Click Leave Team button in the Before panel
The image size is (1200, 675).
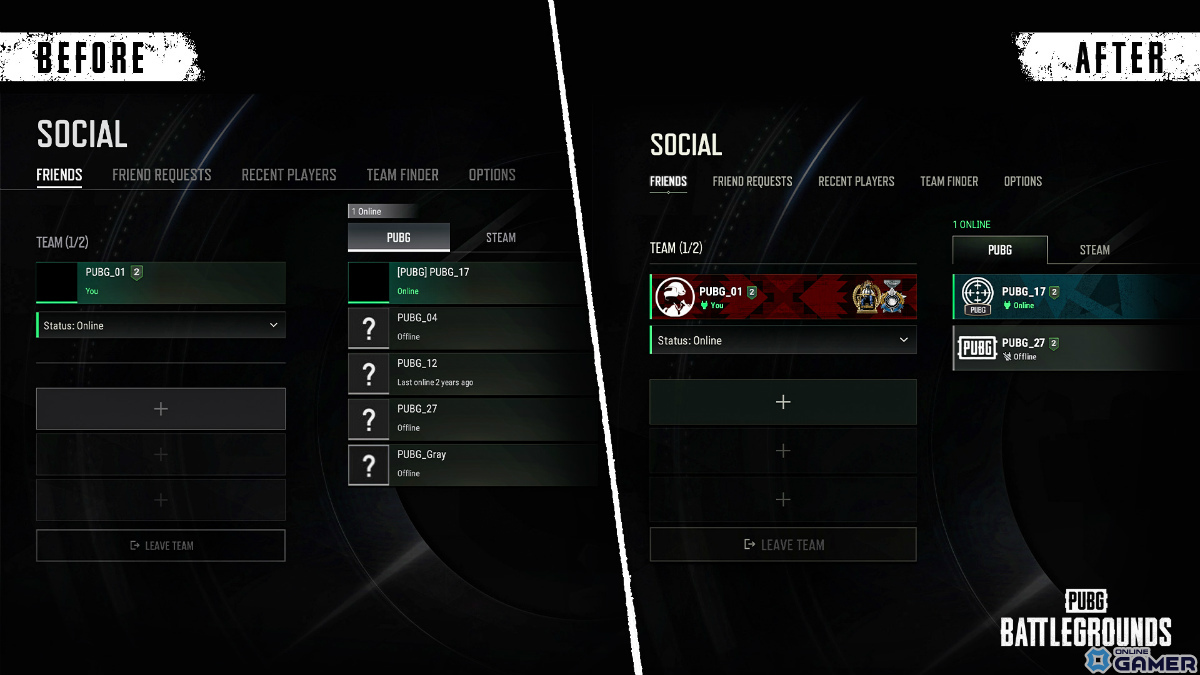[x=161, y=546]
